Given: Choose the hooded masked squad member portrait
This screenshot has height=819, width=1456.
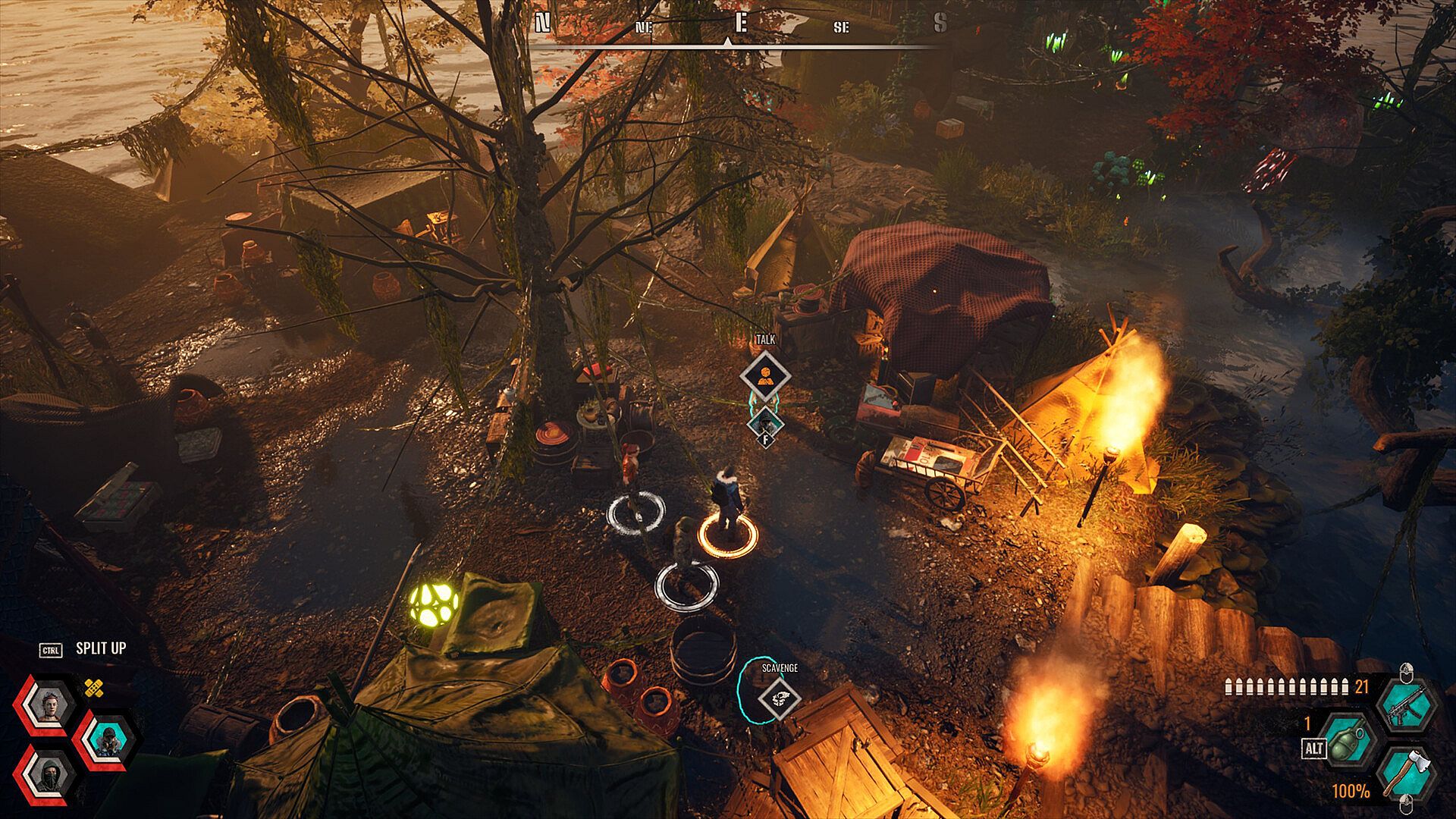Looking at the screenshot, I should click(x=47, y=773).
